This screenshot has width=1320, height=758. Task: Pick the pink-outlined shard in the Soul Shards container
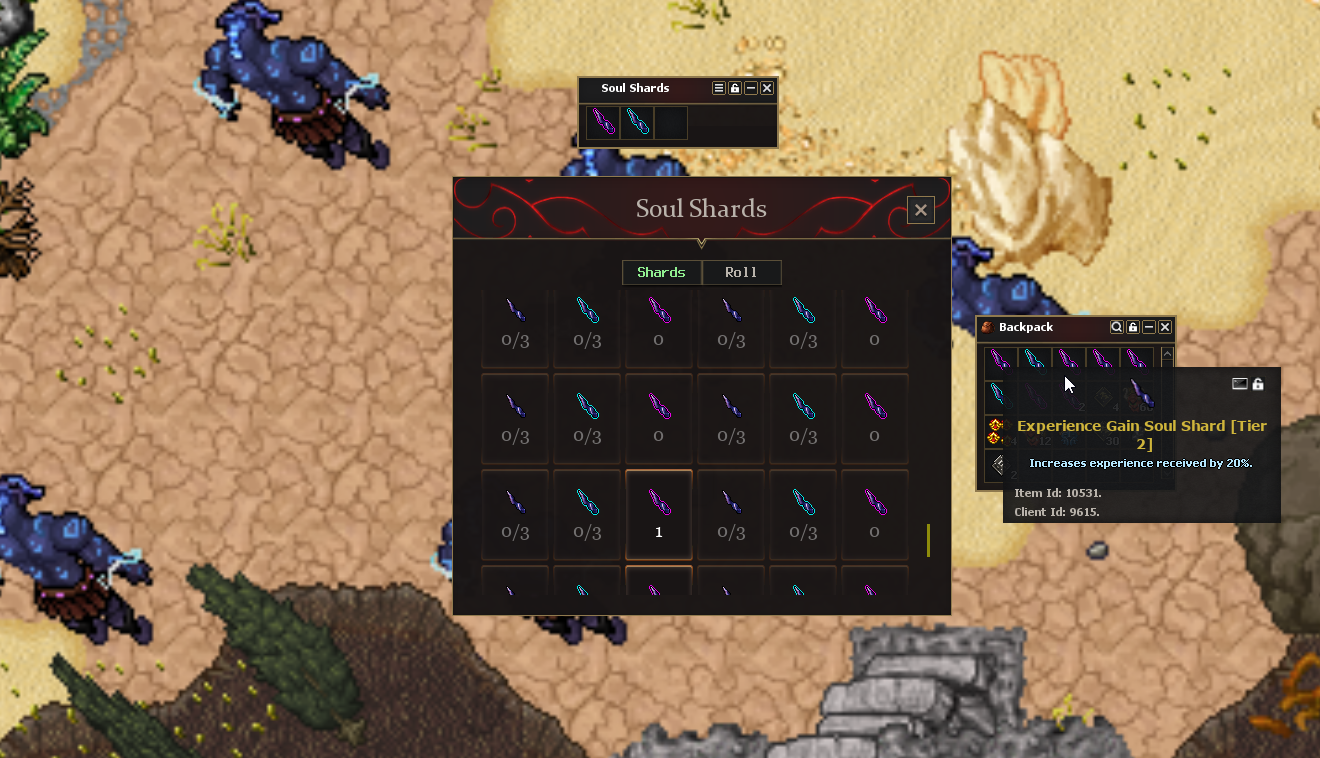pos(603,123)
